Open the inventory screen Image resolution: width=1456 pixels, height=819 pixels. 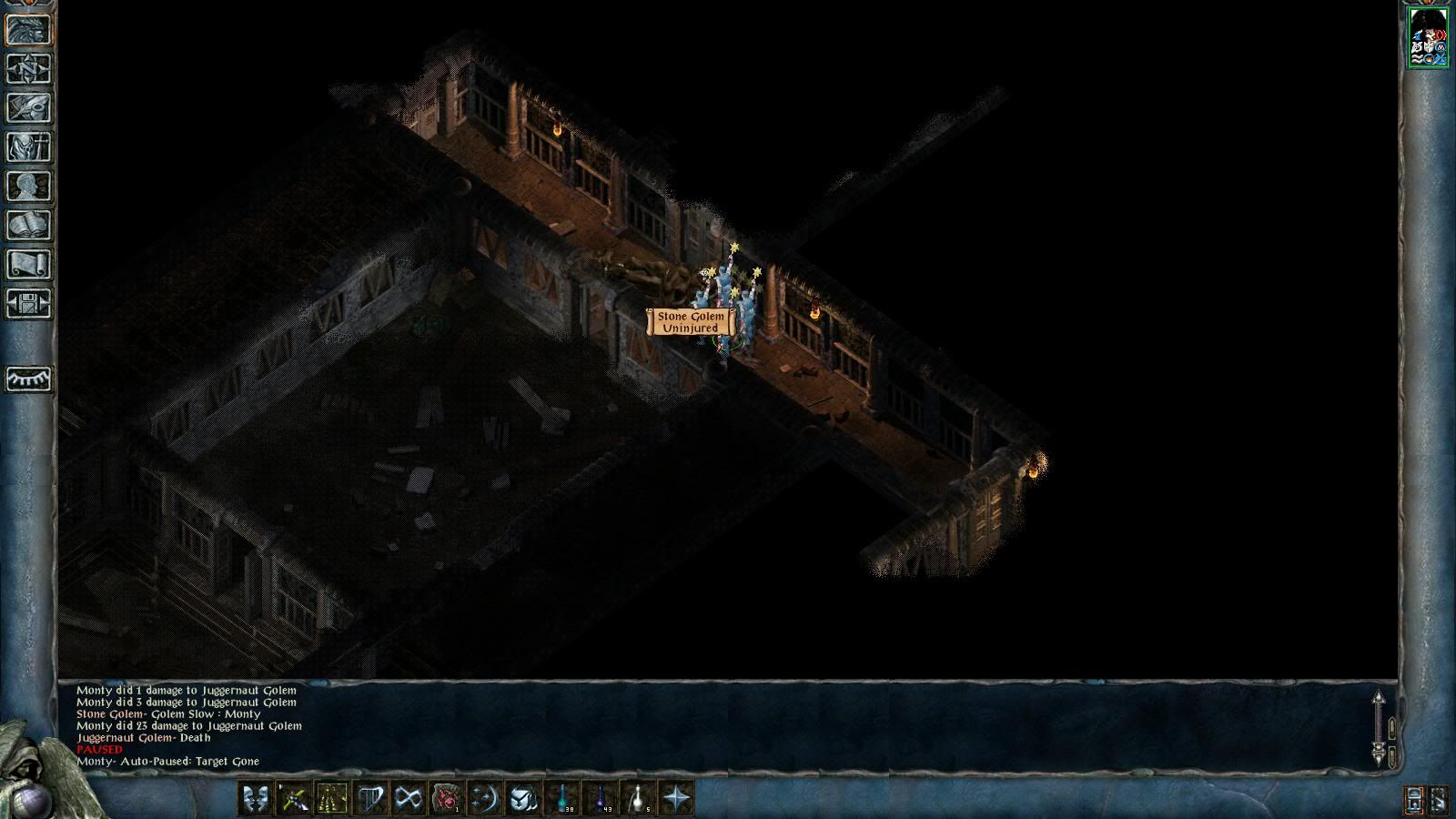(29, 147)
